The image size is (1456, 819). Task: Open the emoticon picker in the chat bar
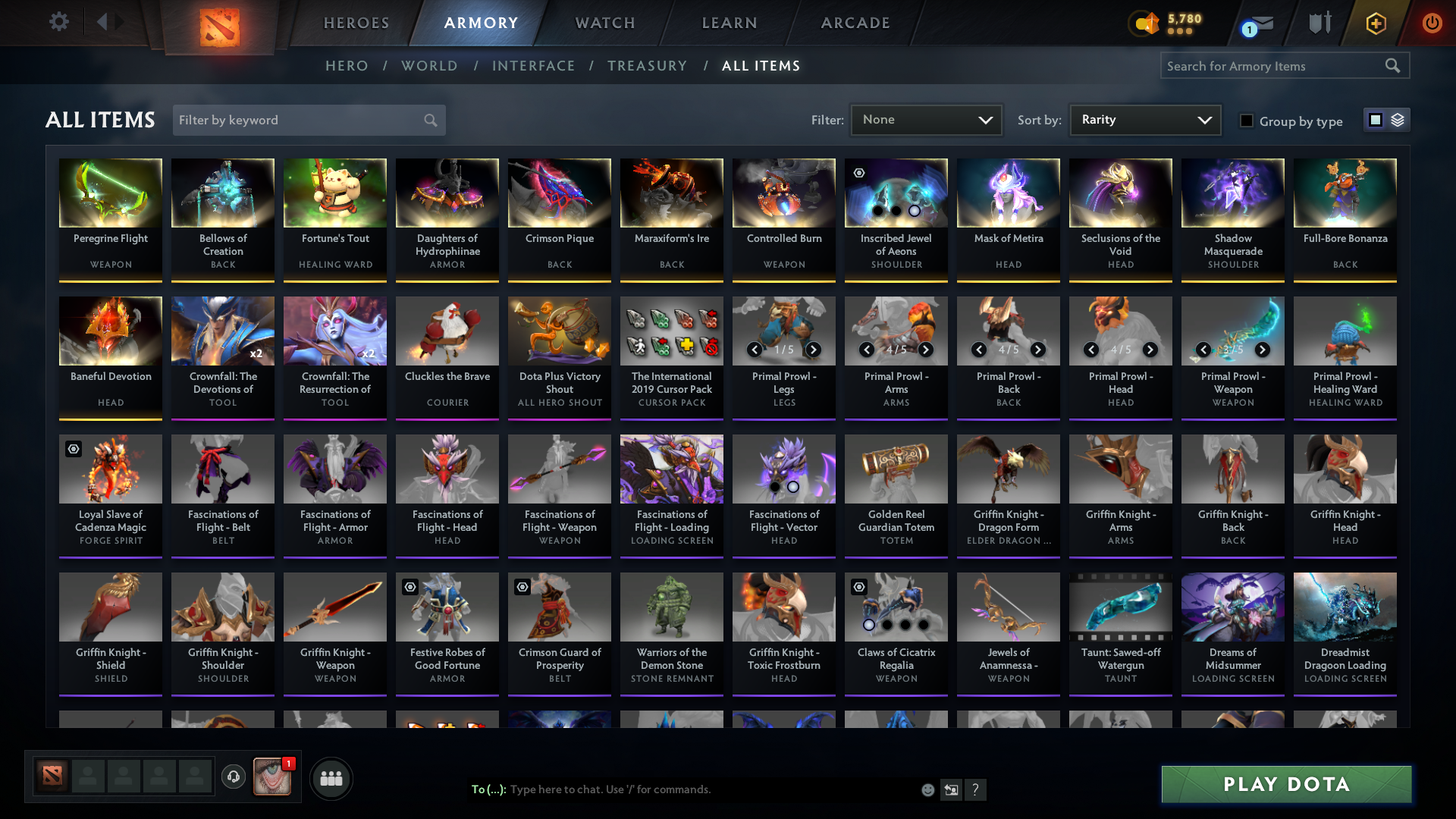tap(928, 789)
